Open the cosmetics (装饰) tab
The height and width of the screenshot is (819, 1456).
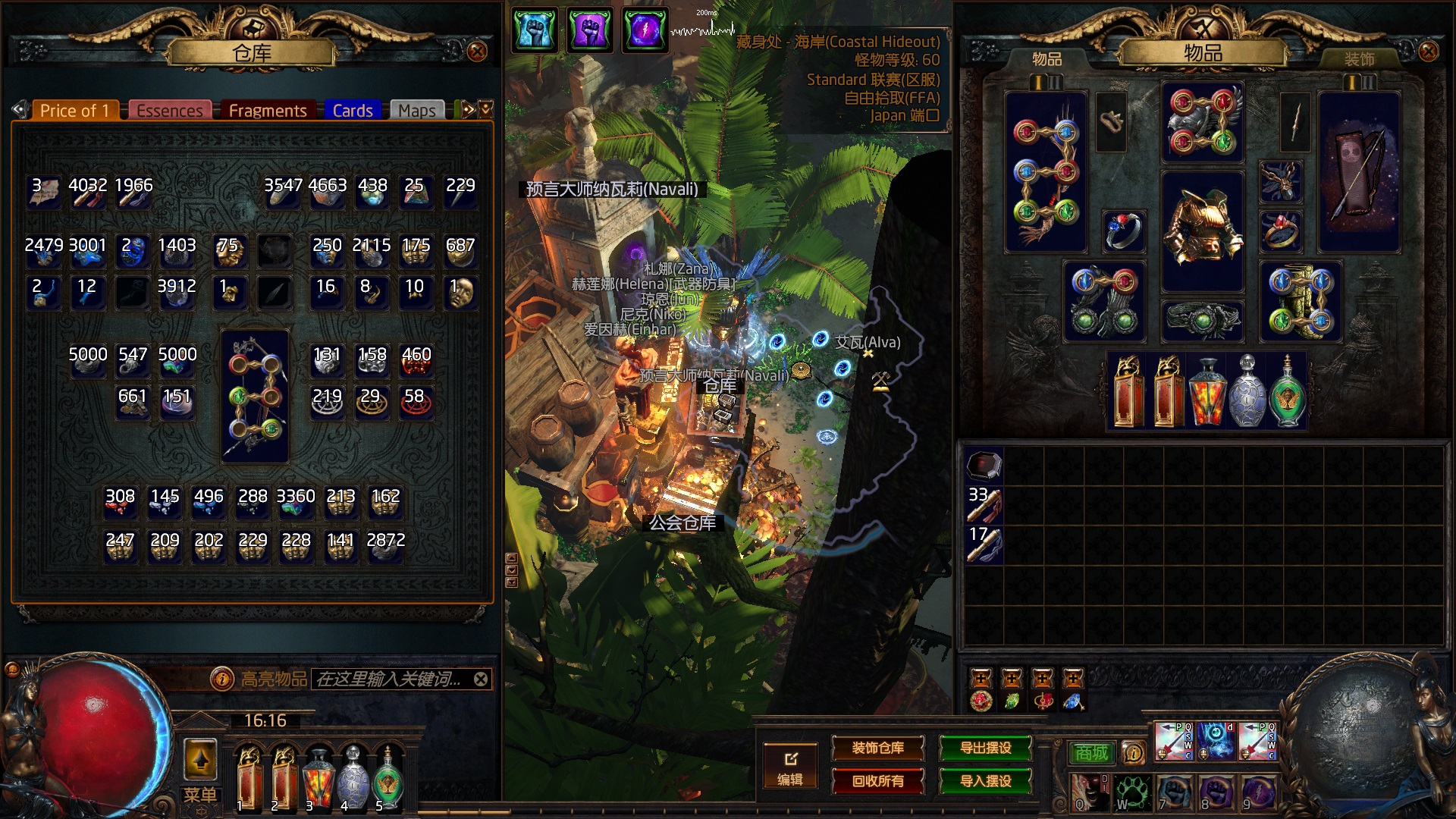coord(1359,59)
